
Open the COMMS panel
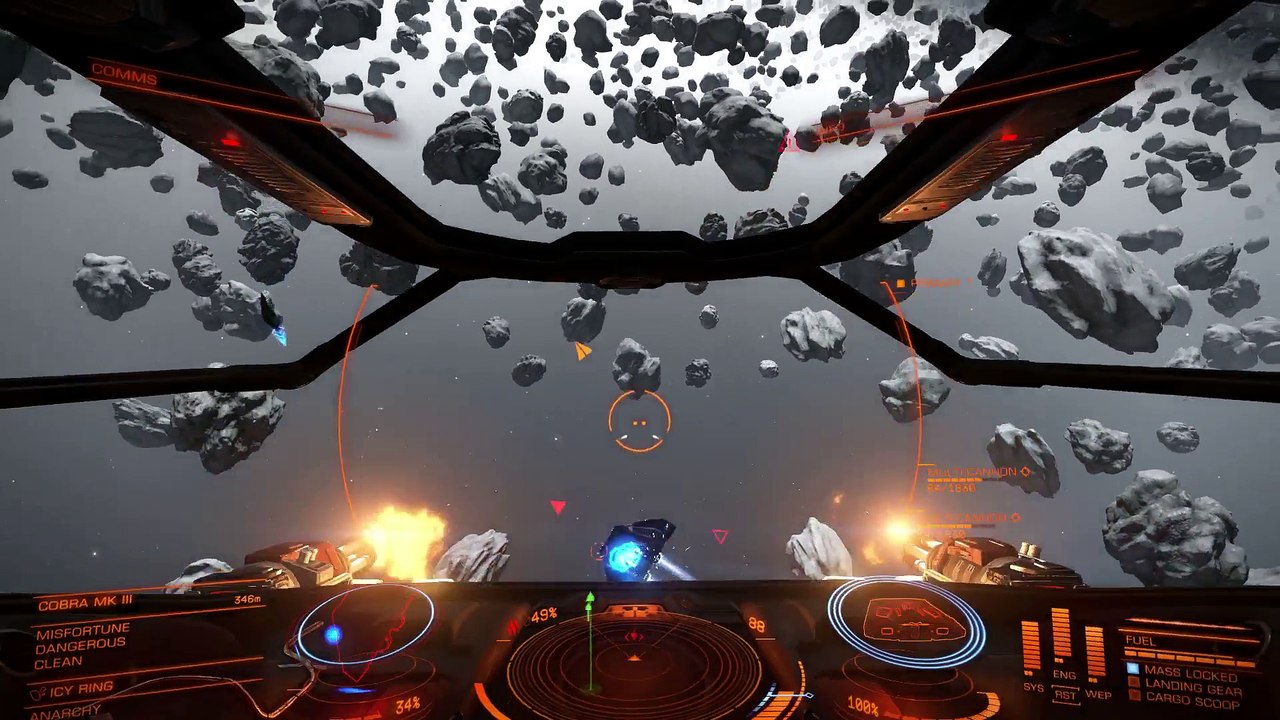[124, 77]
